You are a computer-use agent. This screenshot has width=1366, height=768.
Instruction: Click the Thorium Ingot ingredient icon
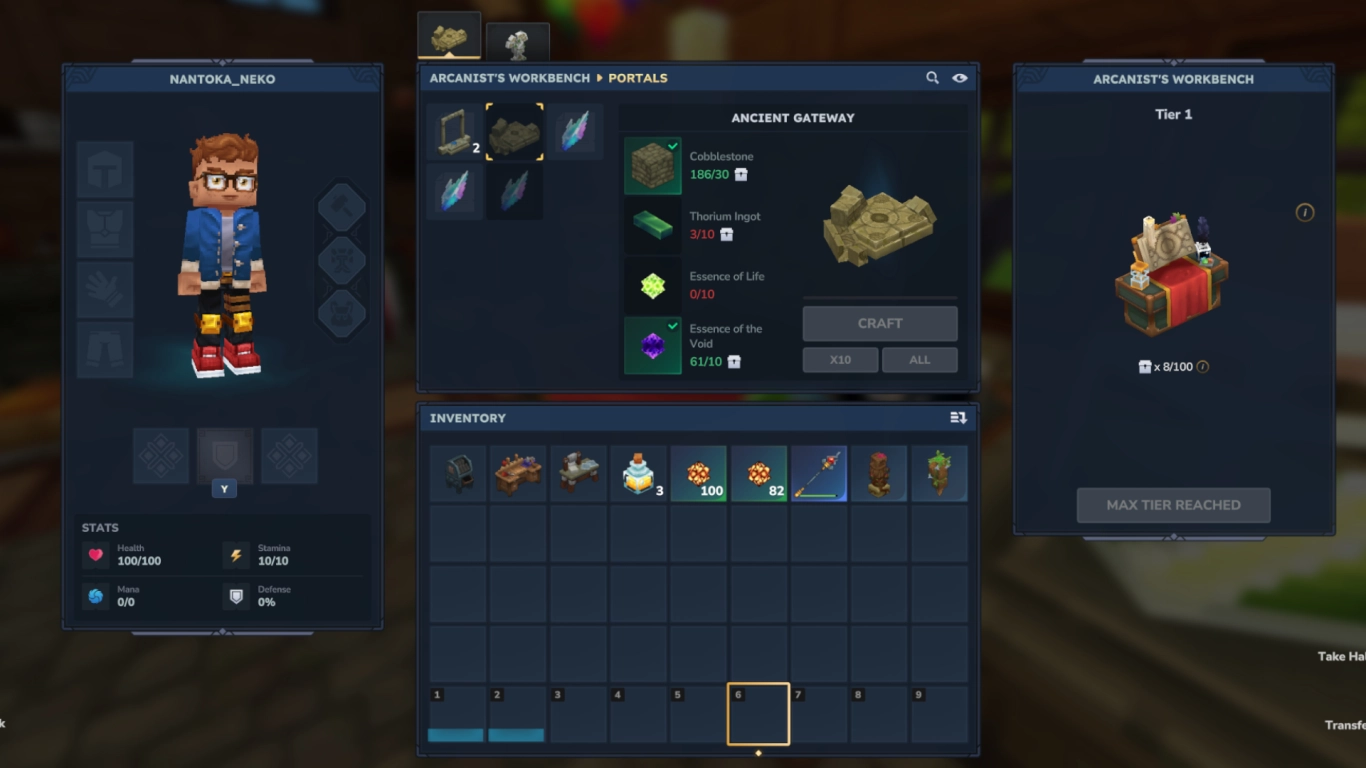coord(652,225)
